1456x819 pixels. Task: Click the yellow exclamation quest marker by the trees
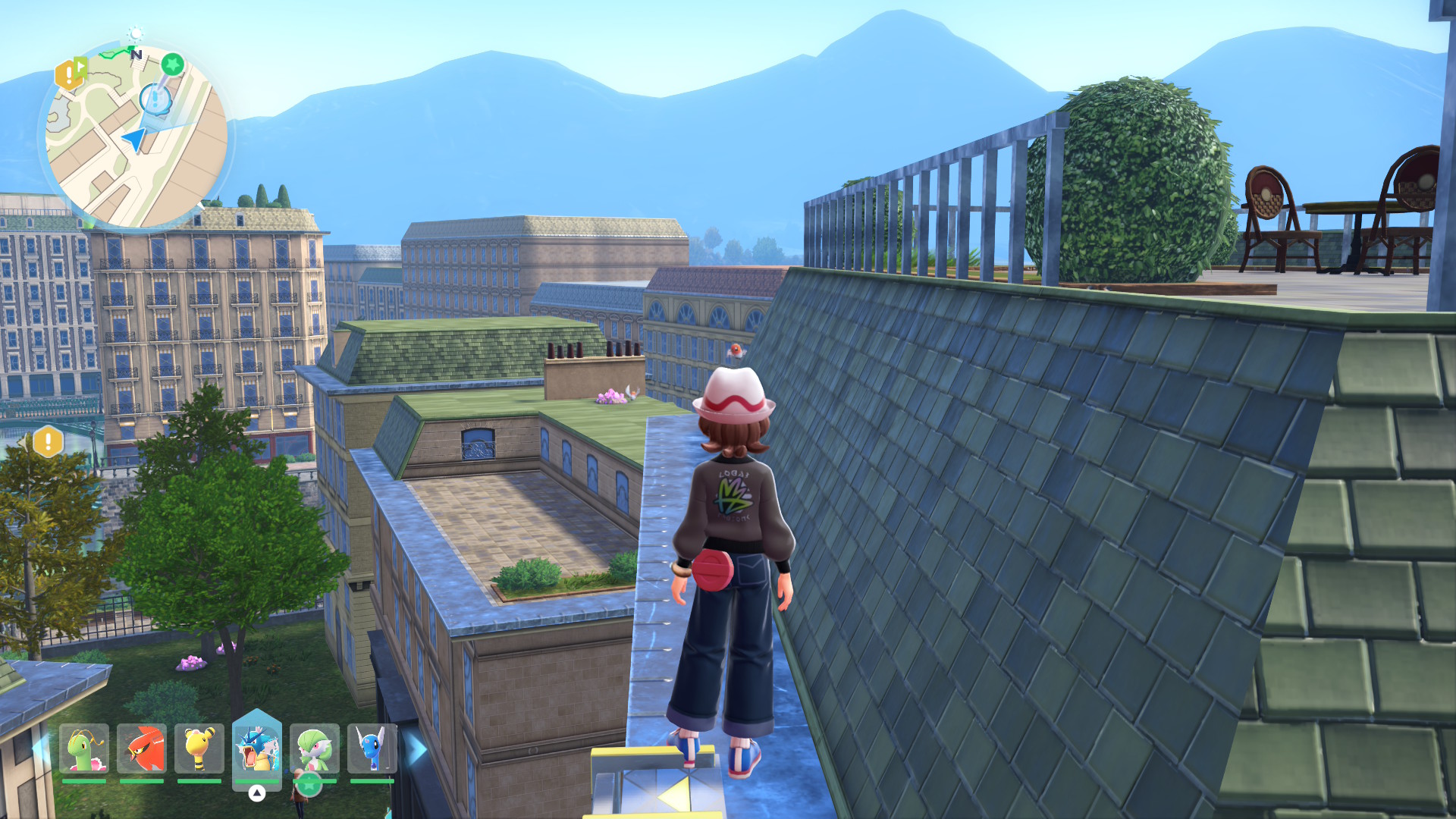coord(48,441)
